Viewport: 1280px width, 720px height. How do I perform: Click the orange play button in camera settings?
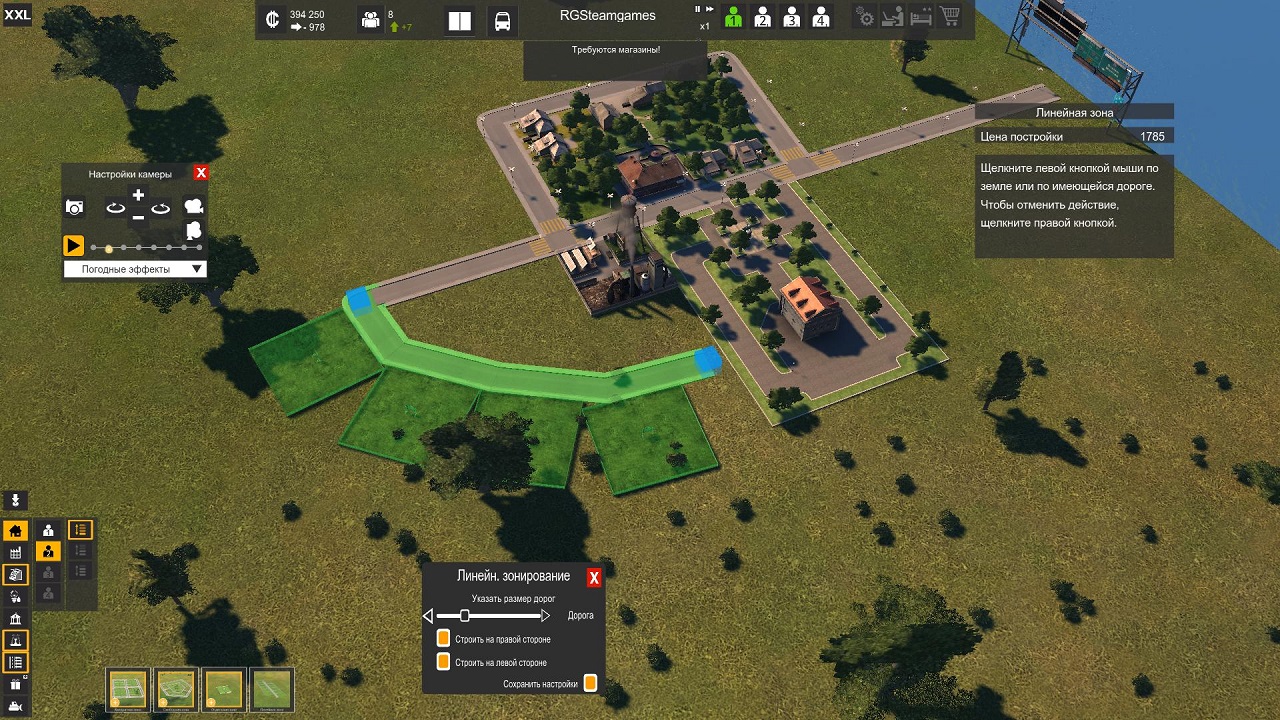tap(73, 245)
